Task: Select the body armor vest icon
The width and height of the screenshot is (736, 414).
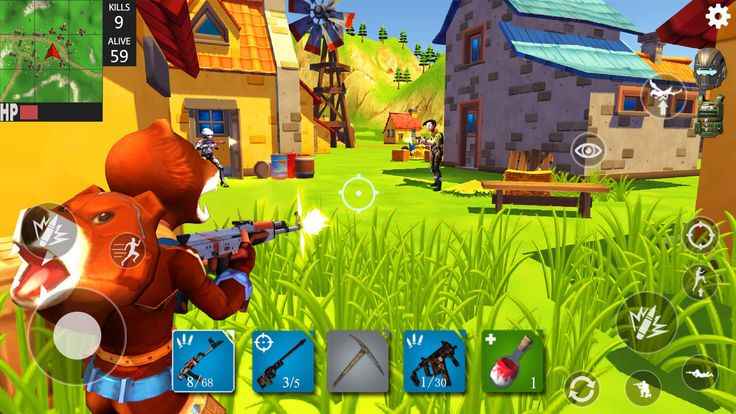Action: 709,115
